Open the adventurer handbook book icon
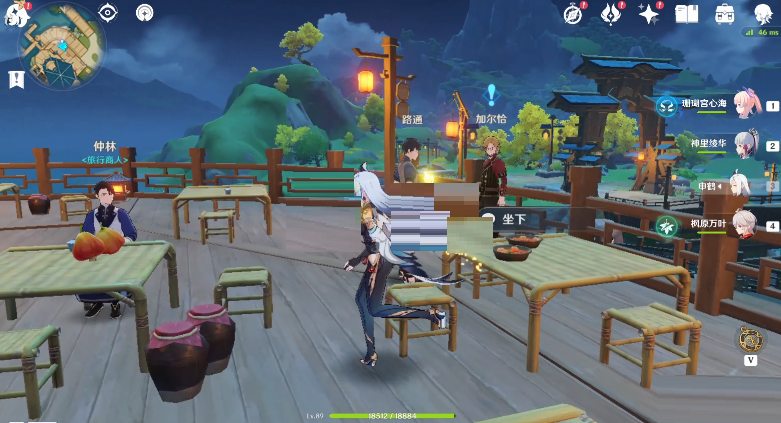Image resolution: width=781 pixels, height=423 pixels. click(686, 13)
